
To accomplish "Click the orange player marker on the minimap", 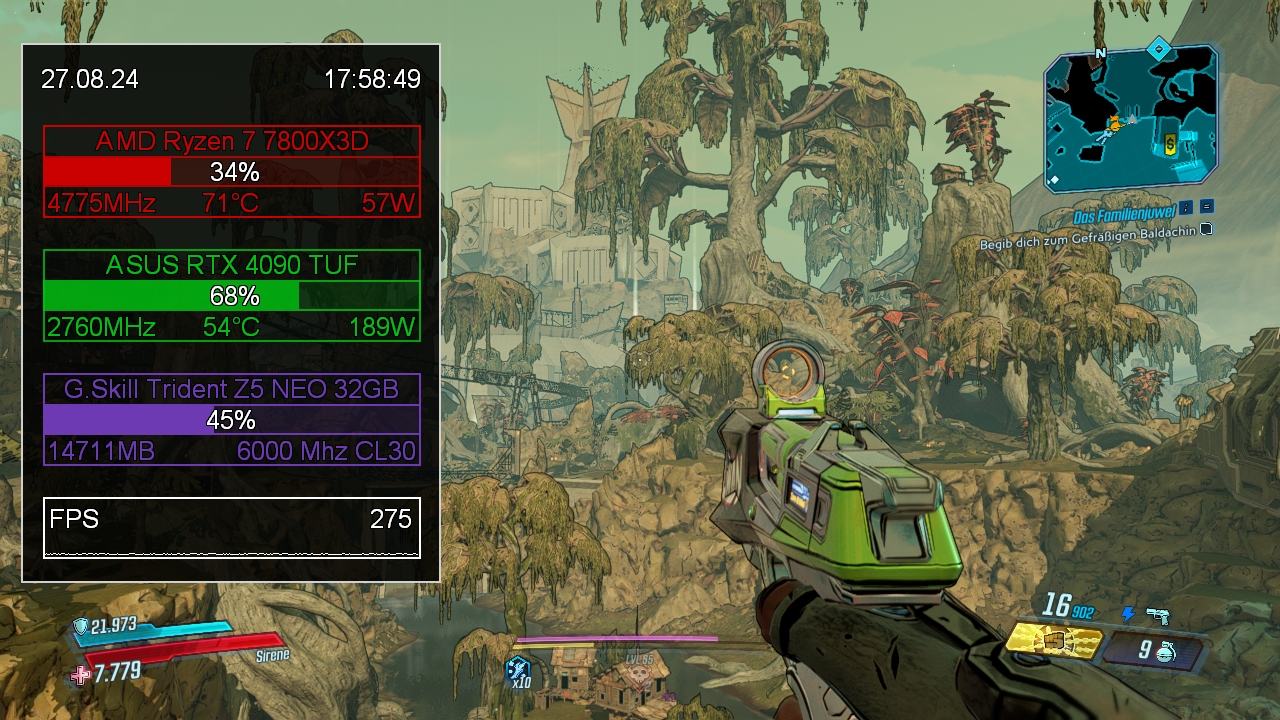I will click(x=1112, y=126).
